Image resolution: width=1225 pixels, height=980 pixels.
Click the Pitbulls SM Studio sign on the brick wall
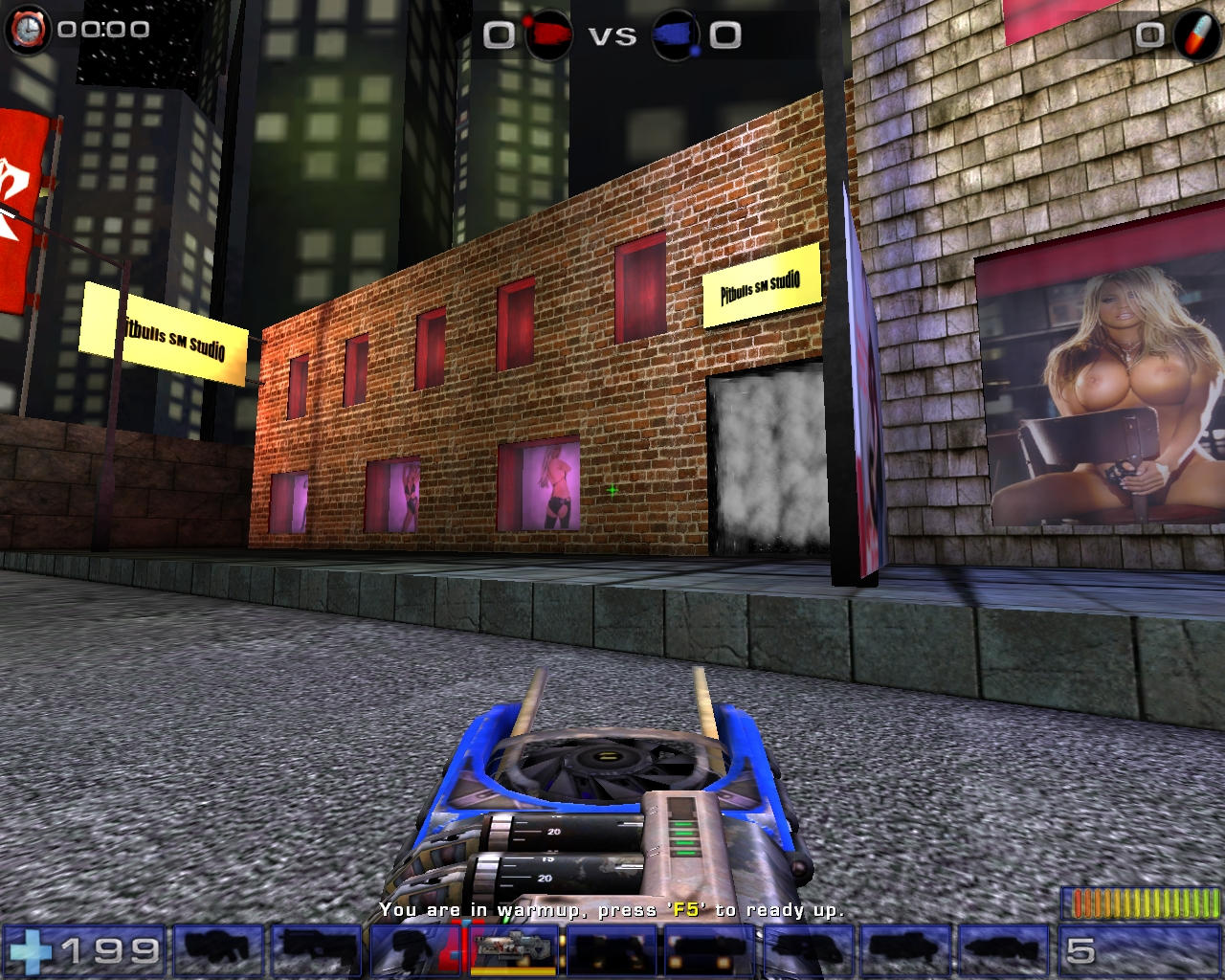coord(761,283)
